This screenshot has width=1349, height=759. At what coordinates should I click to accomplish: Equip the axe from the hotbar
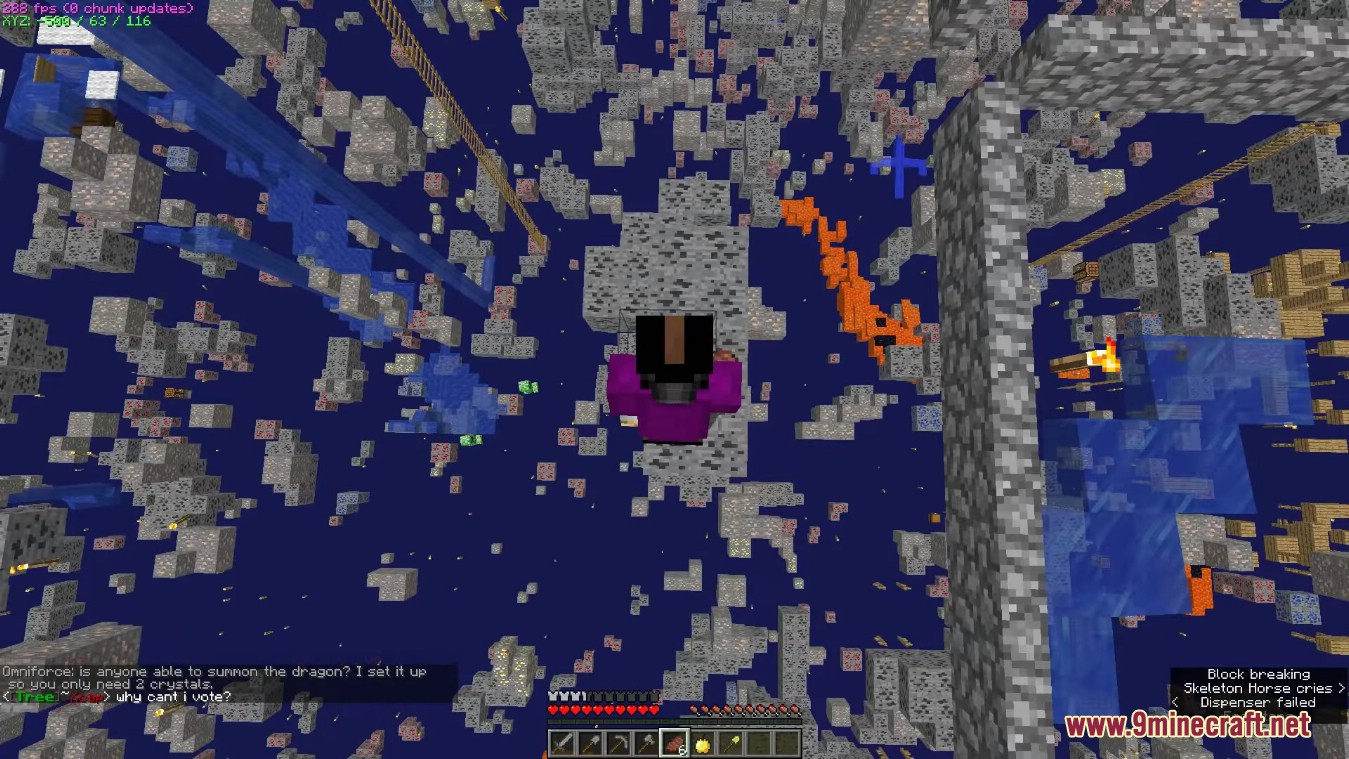point(646,744)
